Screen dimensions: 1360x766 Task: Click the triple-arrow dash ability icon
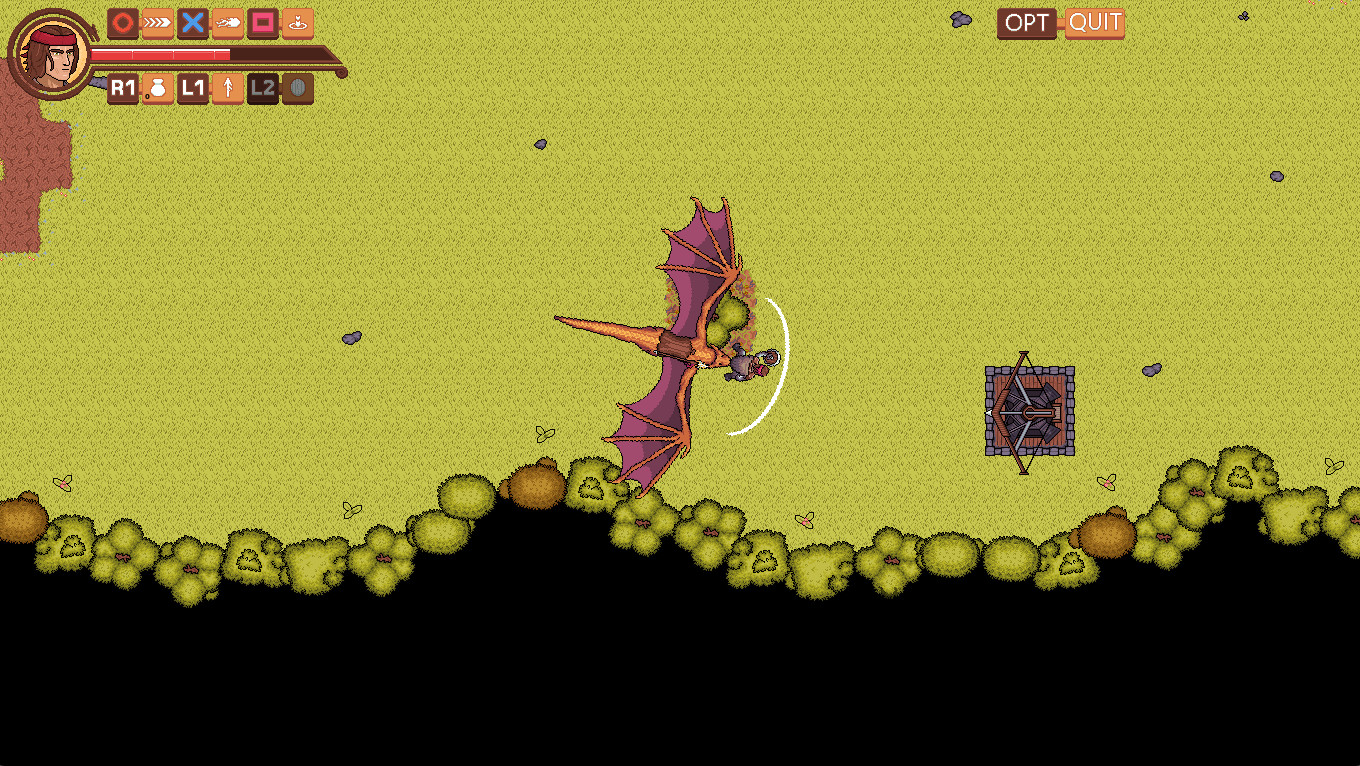157,24
